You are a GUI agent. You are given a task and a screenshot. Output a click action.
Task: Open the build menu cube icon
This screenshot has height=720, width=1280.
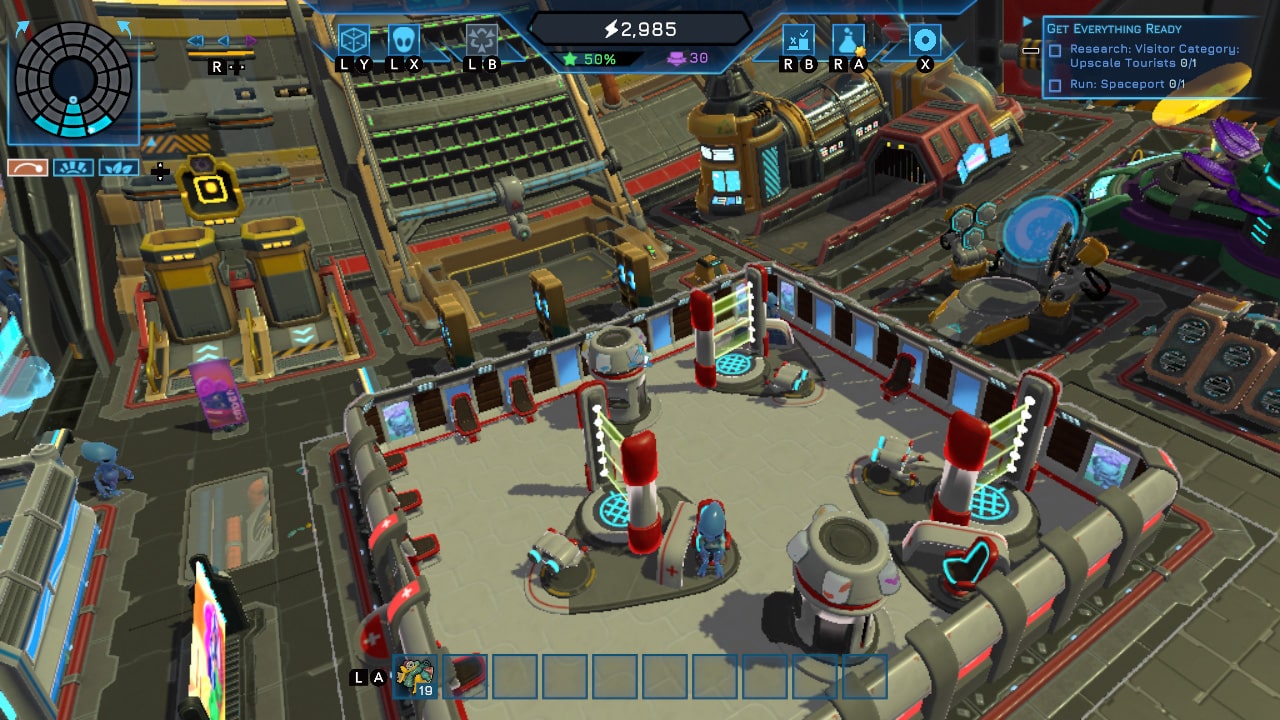tap(353, 39)
